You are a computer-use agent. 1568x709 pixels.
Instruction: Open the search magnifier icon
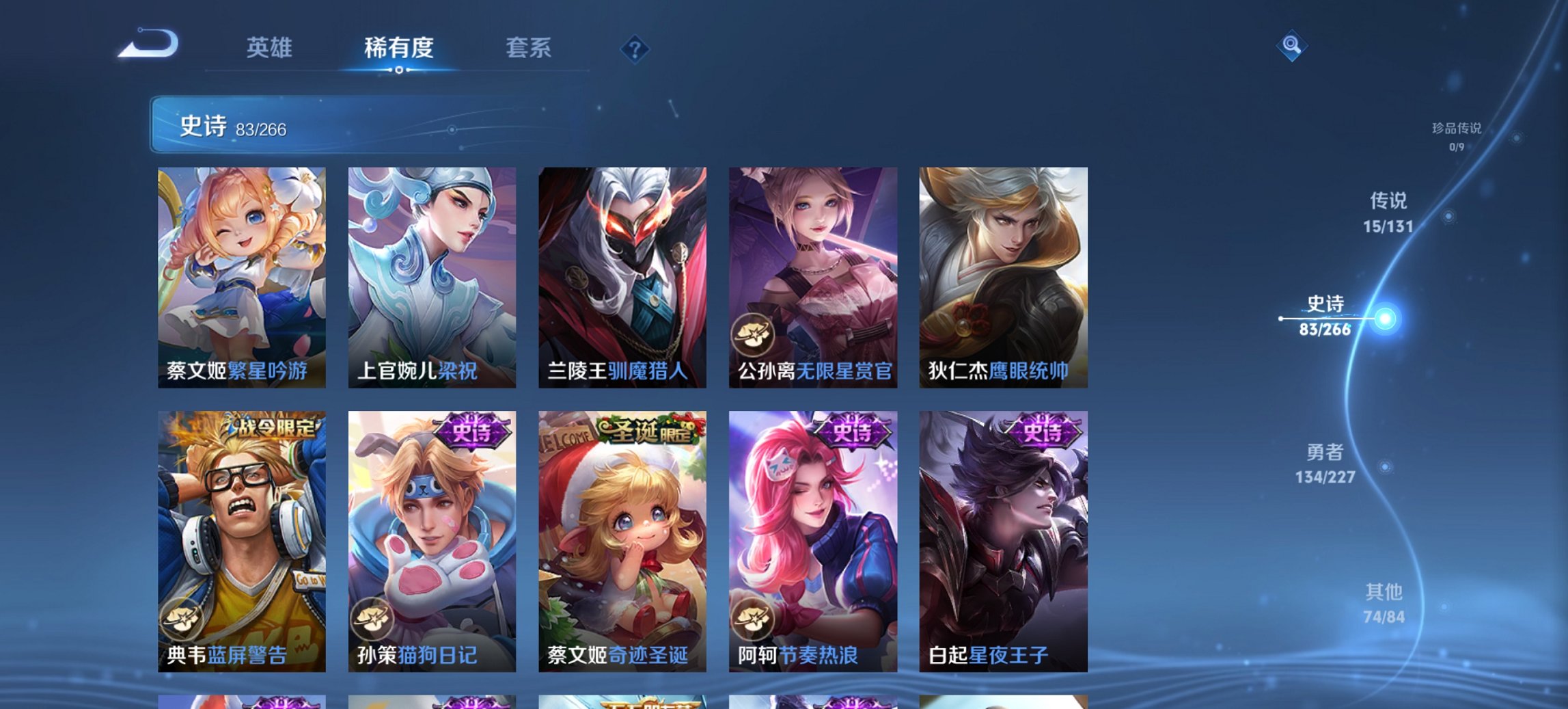coord(1291,46)
